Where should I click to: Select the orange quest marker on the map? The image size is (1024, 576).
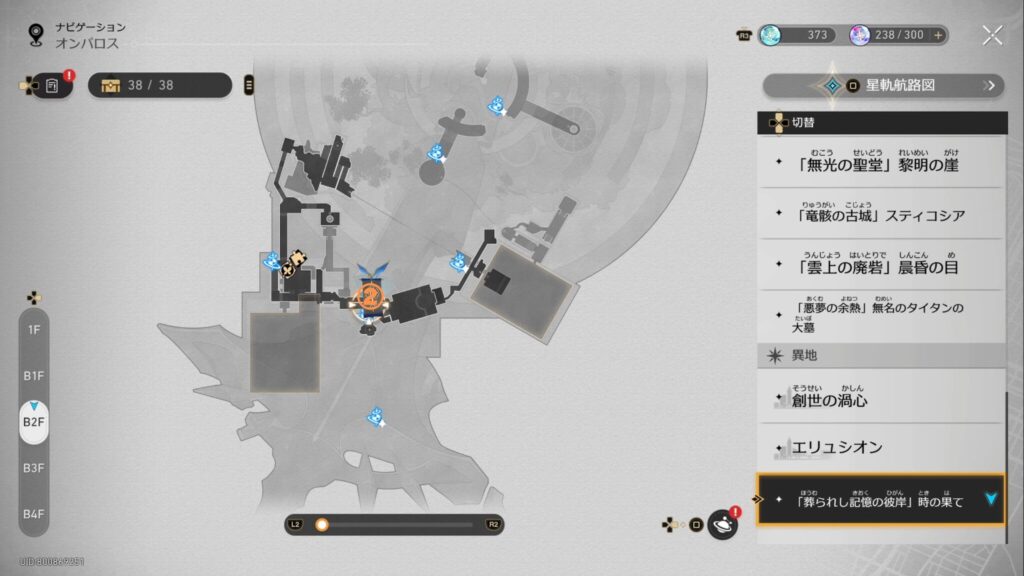tap(369, 296)
